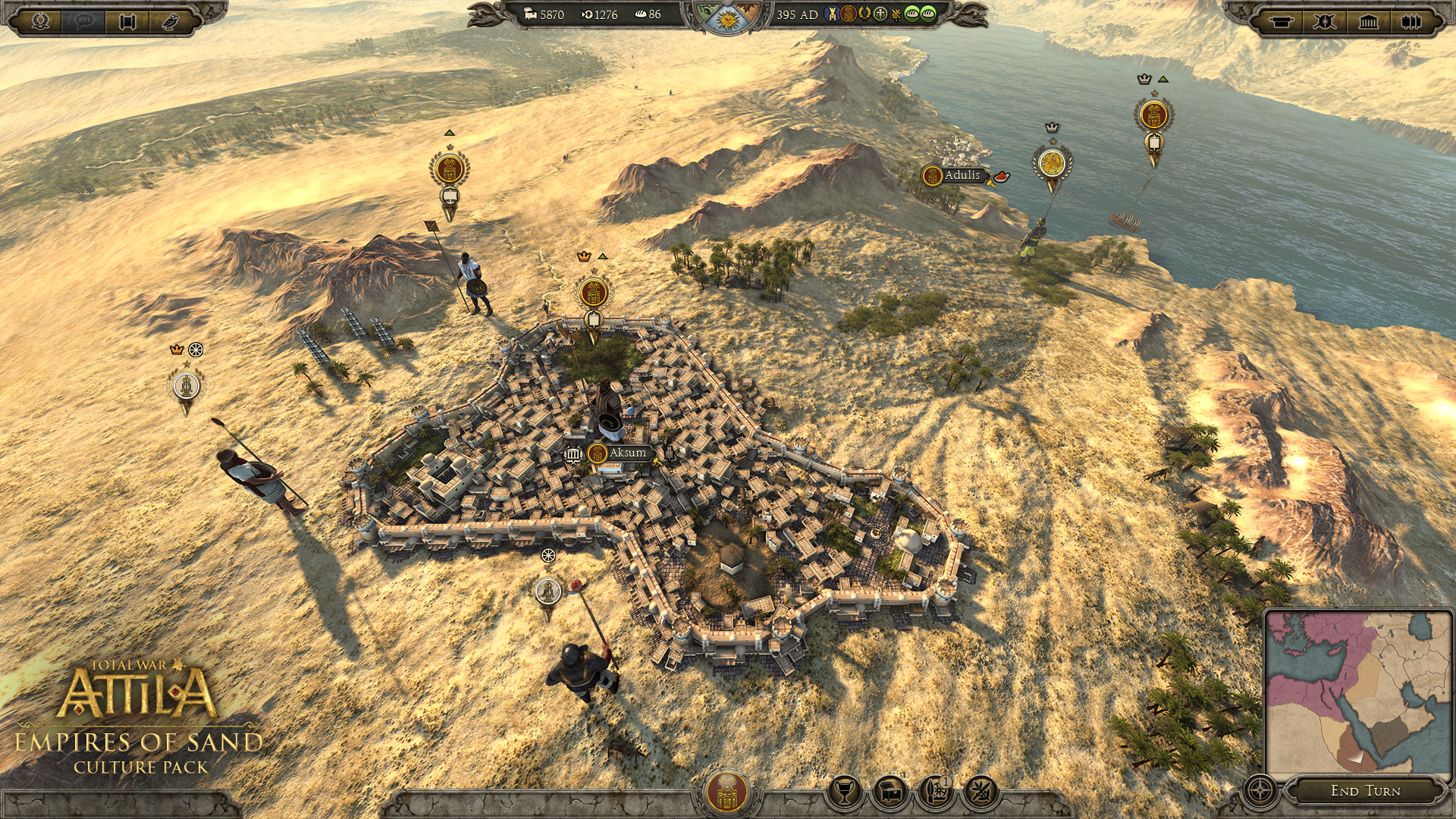Click the shield and swords icon top-right
Screen dimensions: 1456x819
(1326, 21)
